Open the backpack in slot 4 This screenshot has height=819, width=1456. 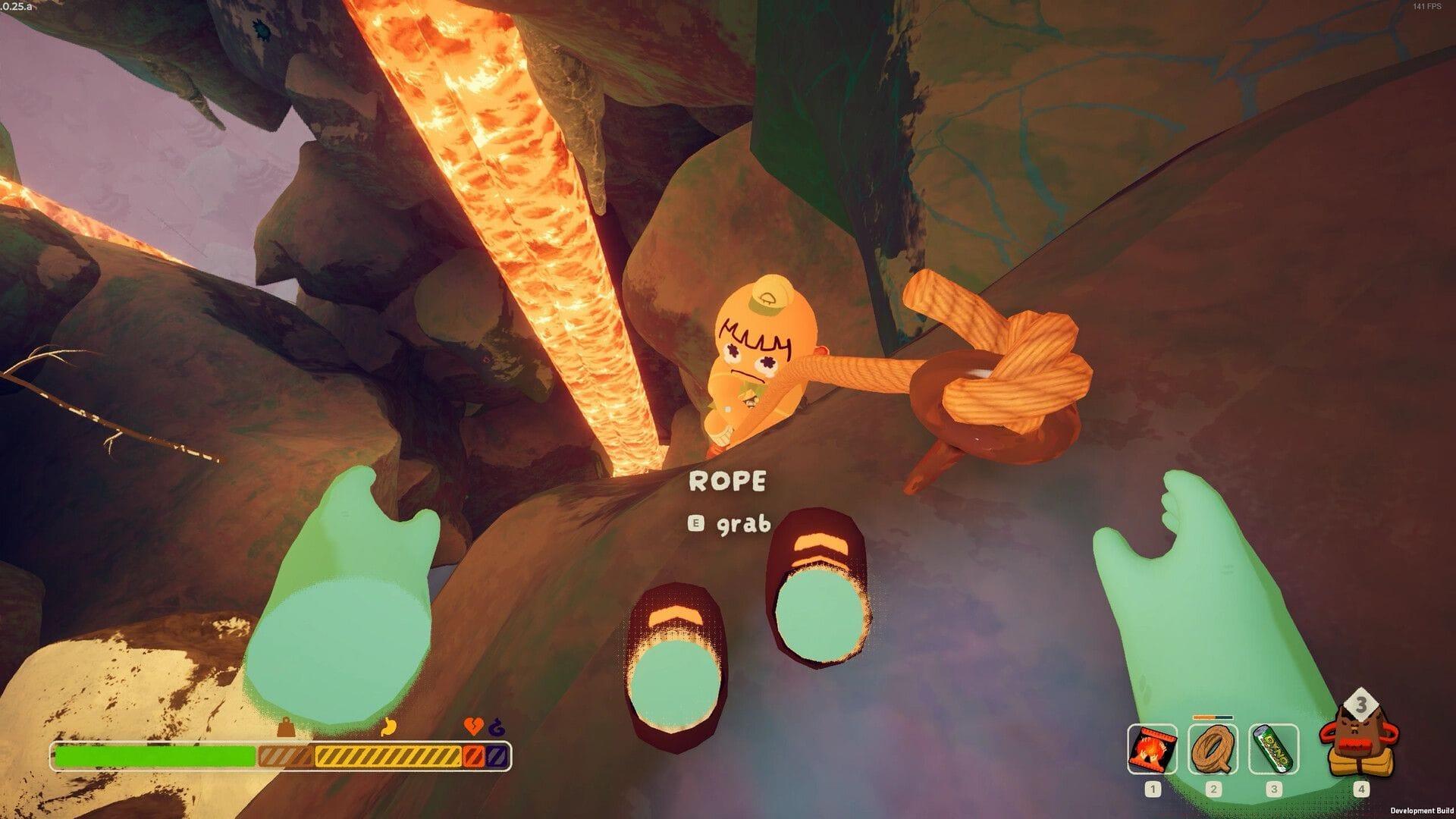click(x=1360, y=746)
